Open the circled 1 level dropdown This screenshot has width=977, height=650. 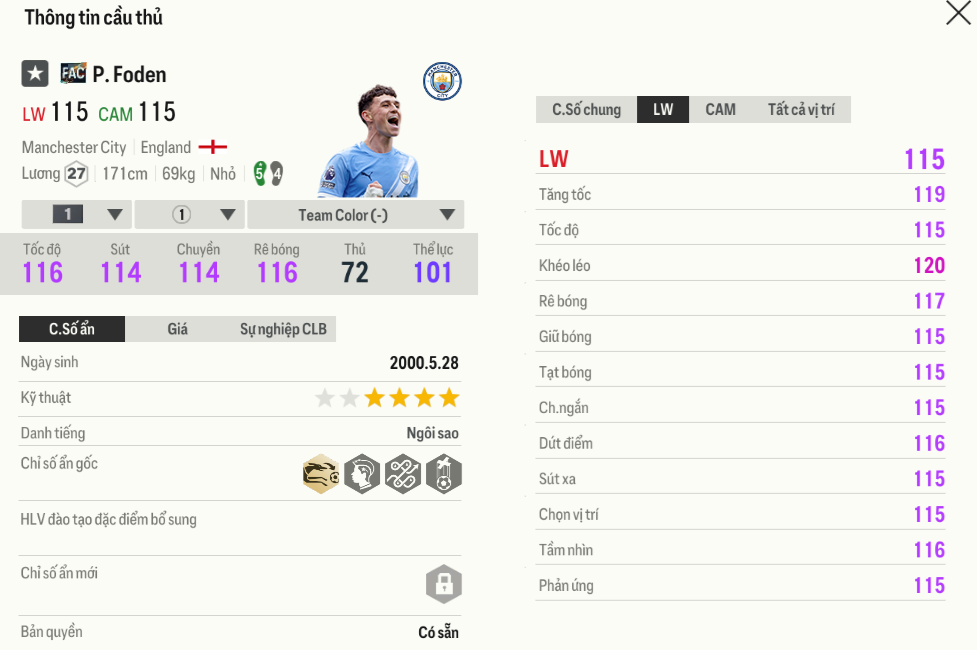pyautogui.click(x=189, y=215)
